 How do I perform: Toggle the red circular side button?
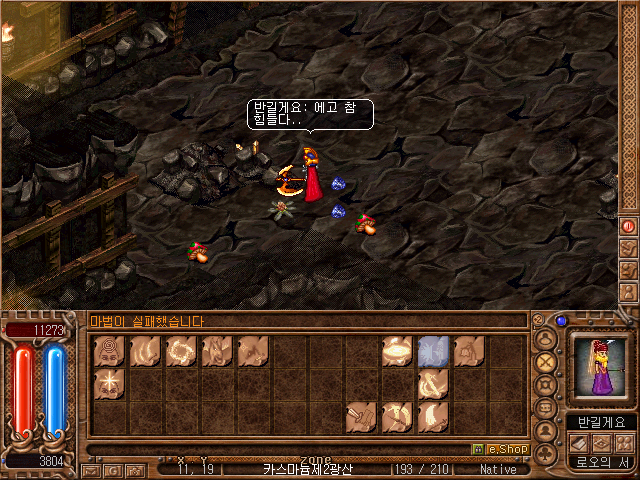pyautogui.click(x=629, y=226)
